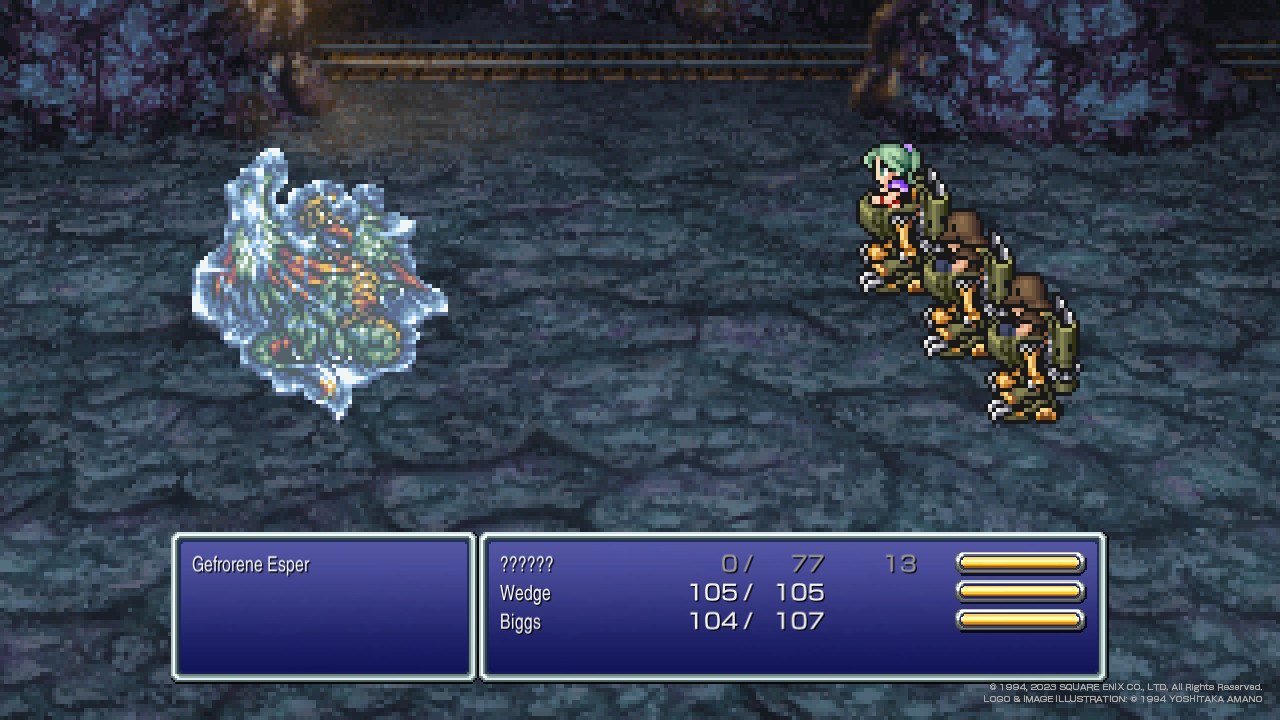1280x720 pixels.
Task: Select the ?????? party member row
Action: 527,564
